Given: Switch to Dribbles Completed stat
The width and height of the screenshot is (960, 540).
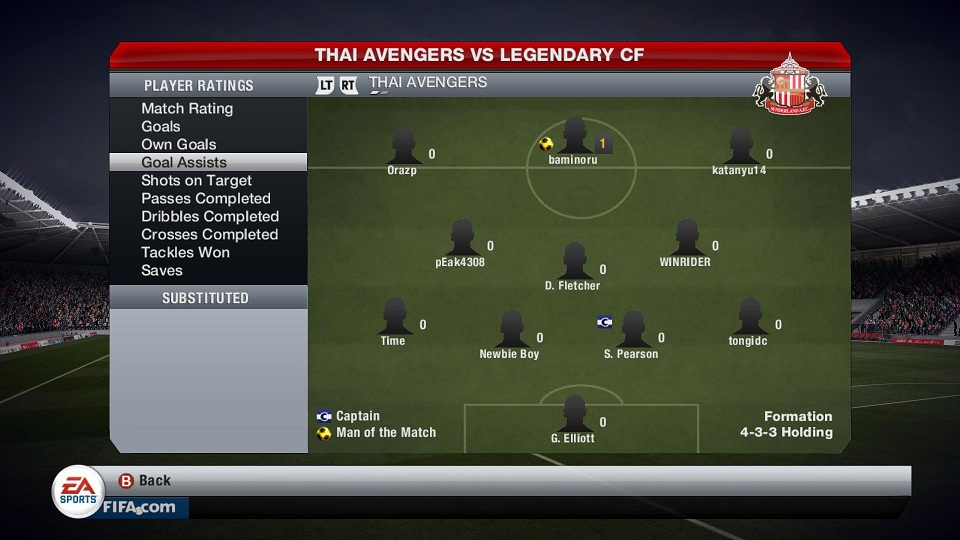Looking at the screenshot, I should coord(210,216).
